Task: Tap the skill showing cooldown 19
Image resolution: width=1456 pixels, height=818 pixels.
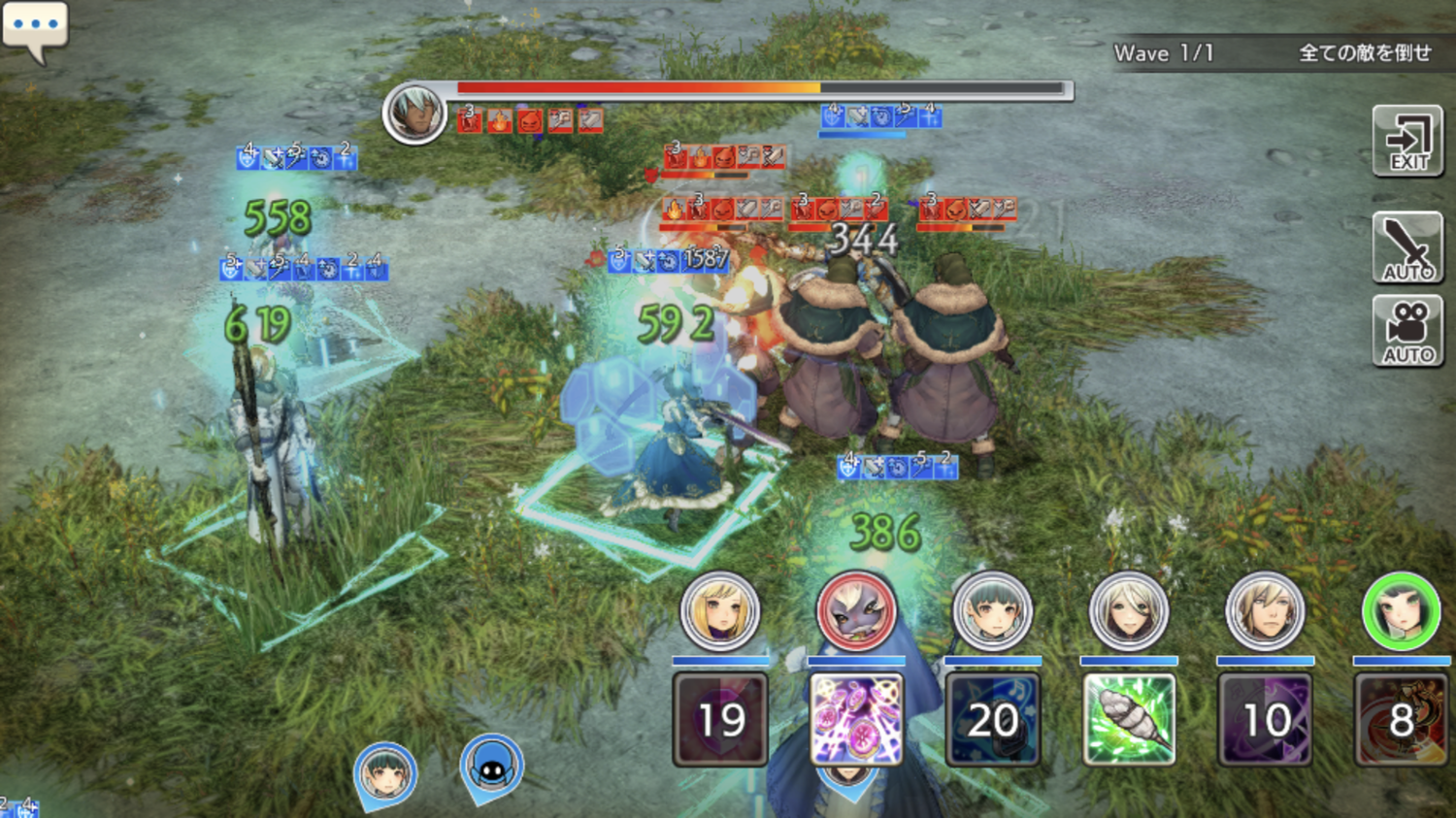Action: [720, 719]
